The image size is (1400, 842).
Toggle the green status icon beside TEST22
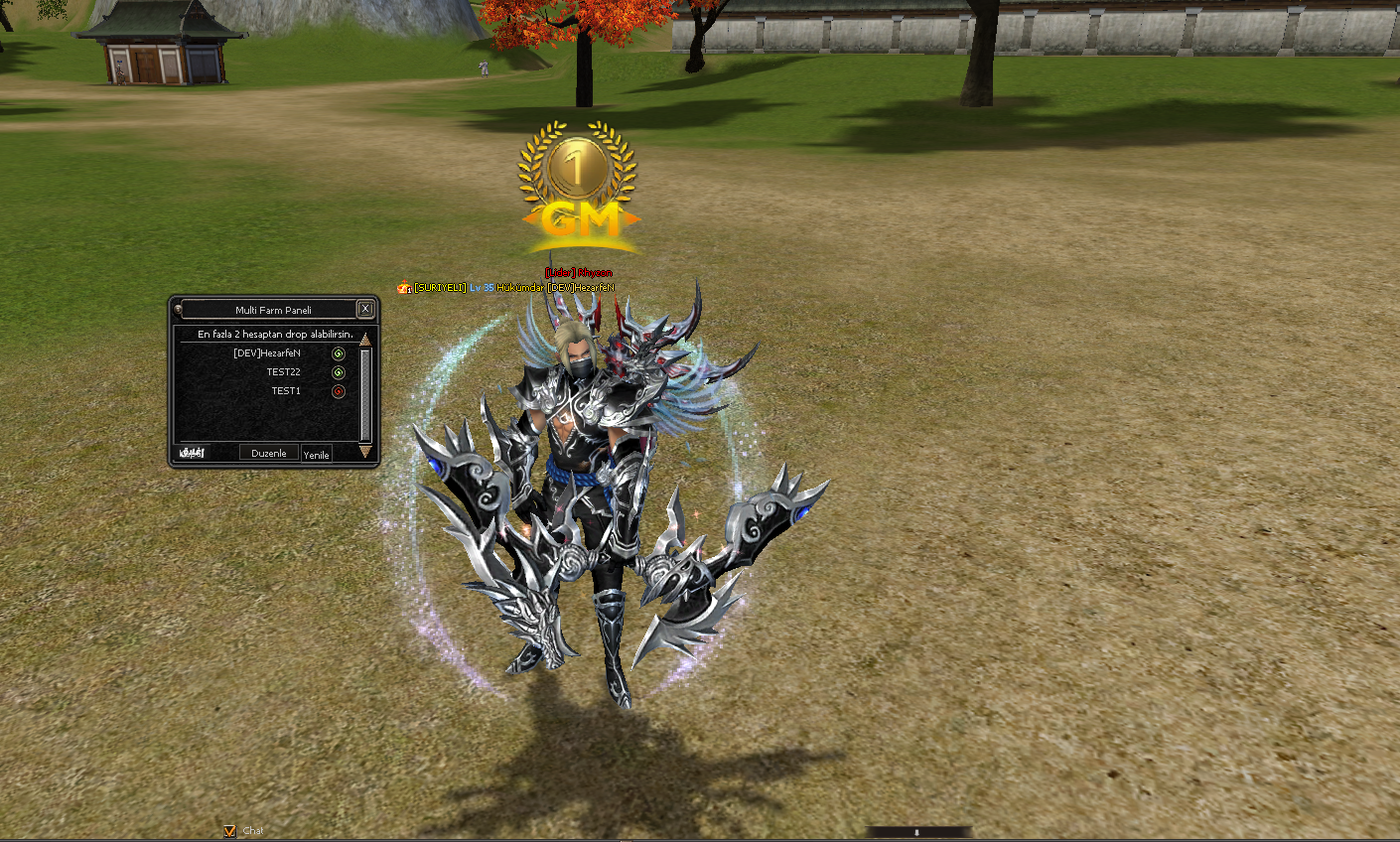(x=339, y=372)
